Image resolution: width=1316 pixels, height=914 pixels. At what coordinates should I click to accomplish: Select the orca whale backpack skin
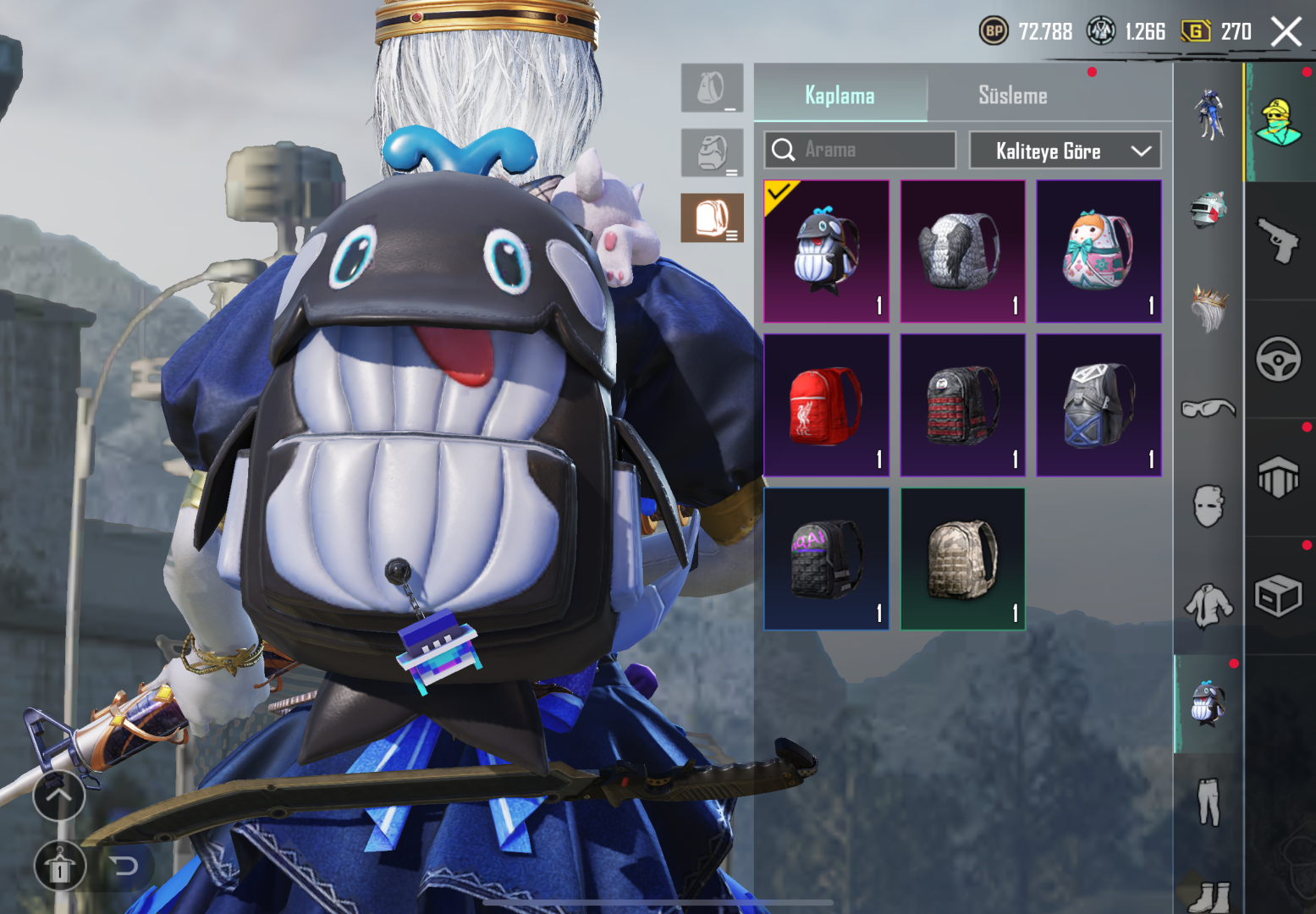pos(826,251)
